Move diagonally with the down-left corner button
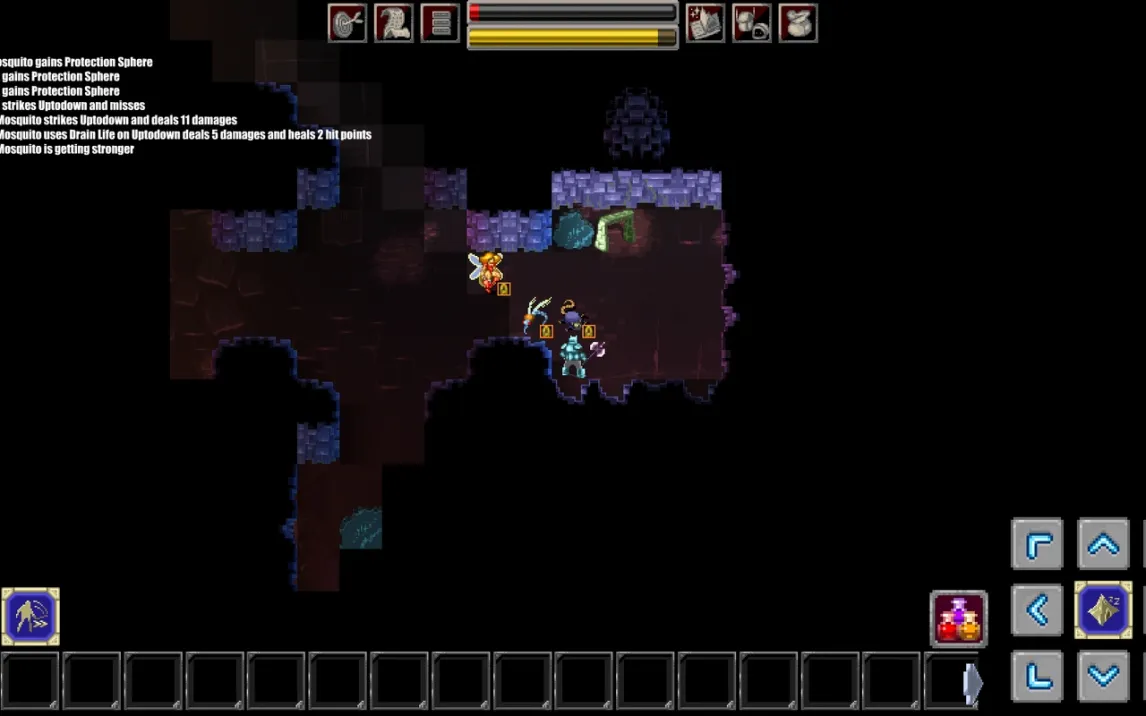 click(1037, 676)
